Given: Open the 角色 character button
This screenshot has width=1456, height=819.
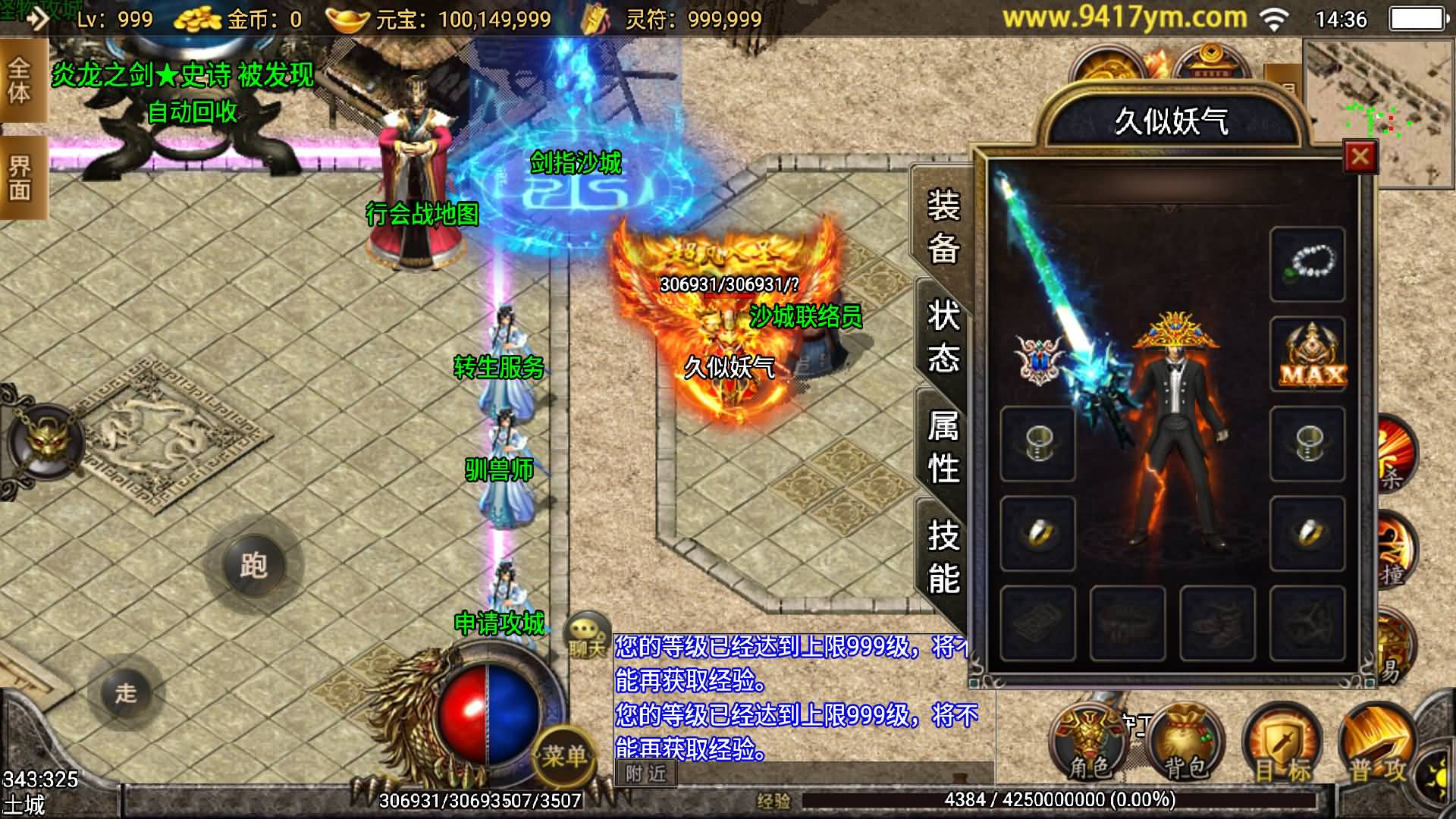Looking at the screenshot, I should [x=1089, y=745].
